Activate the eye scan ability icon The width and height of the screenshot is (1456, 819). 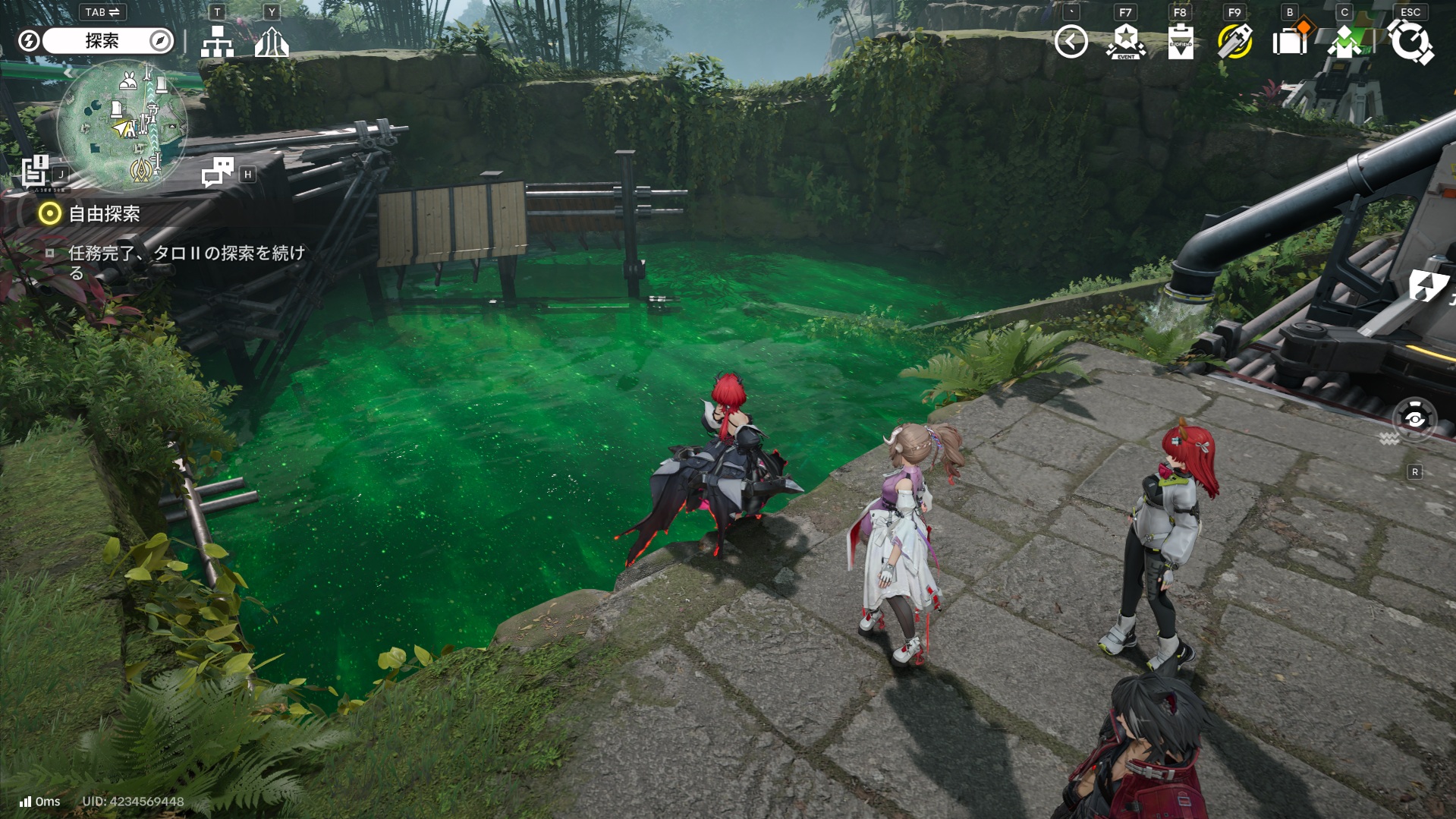pos(1414,419)
